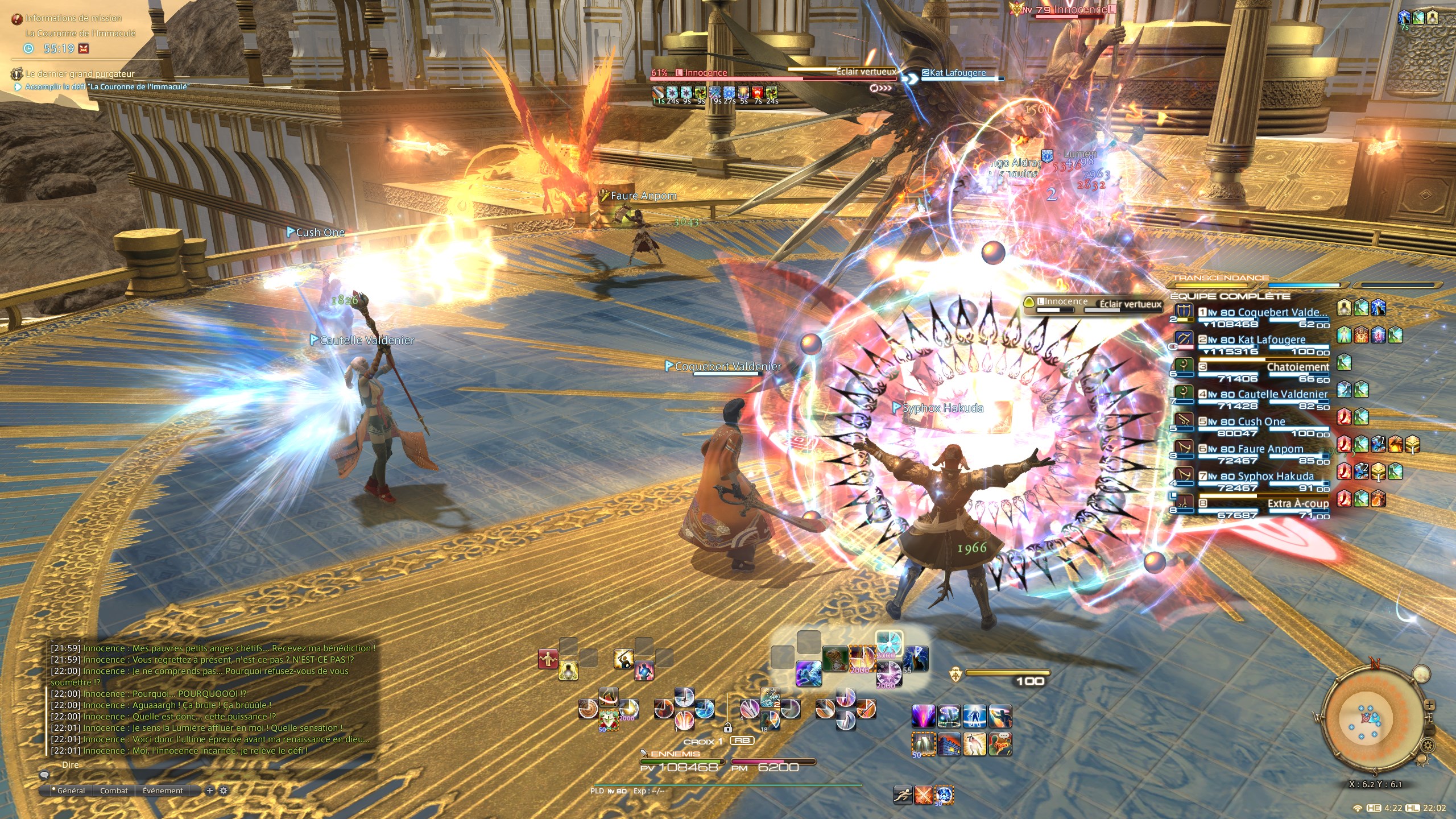
Task: Open the Événement chat tab
Action: click(x=163, y=791)
